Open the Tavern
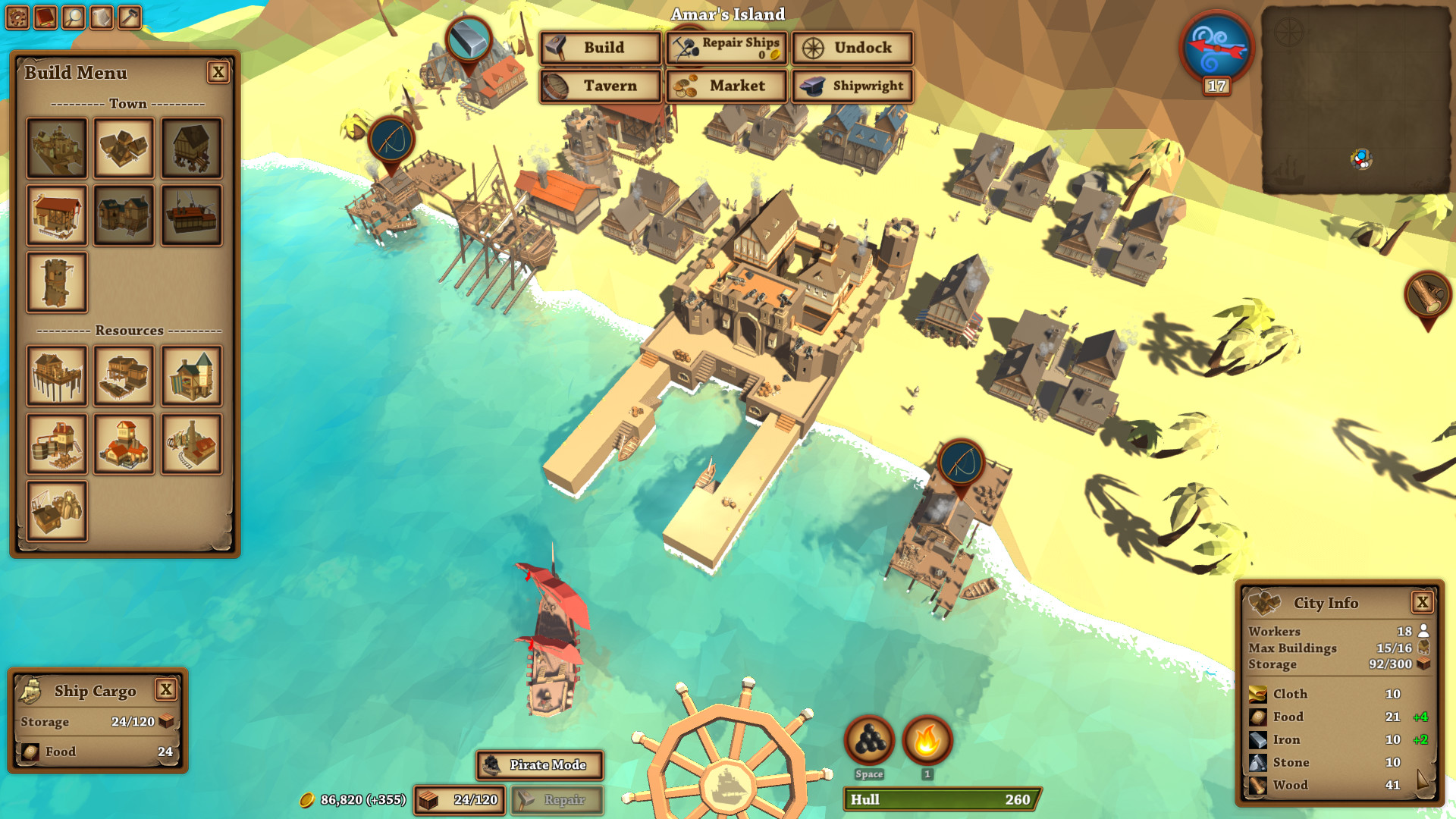This screenshot has height=819, width=1456. [x=599, y=86]
